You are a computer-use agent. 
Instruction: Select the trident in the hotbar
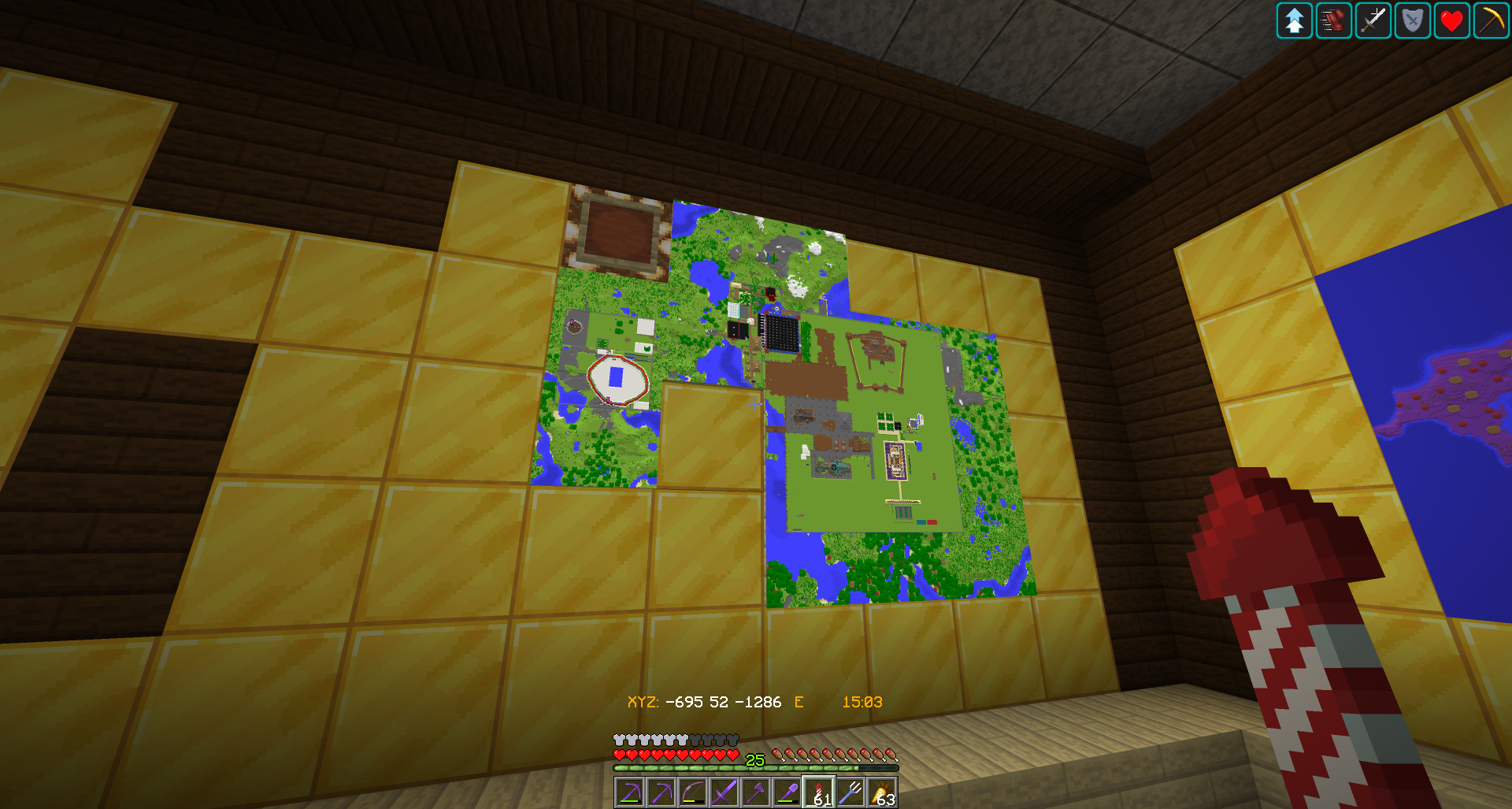[x=850, y=790]
